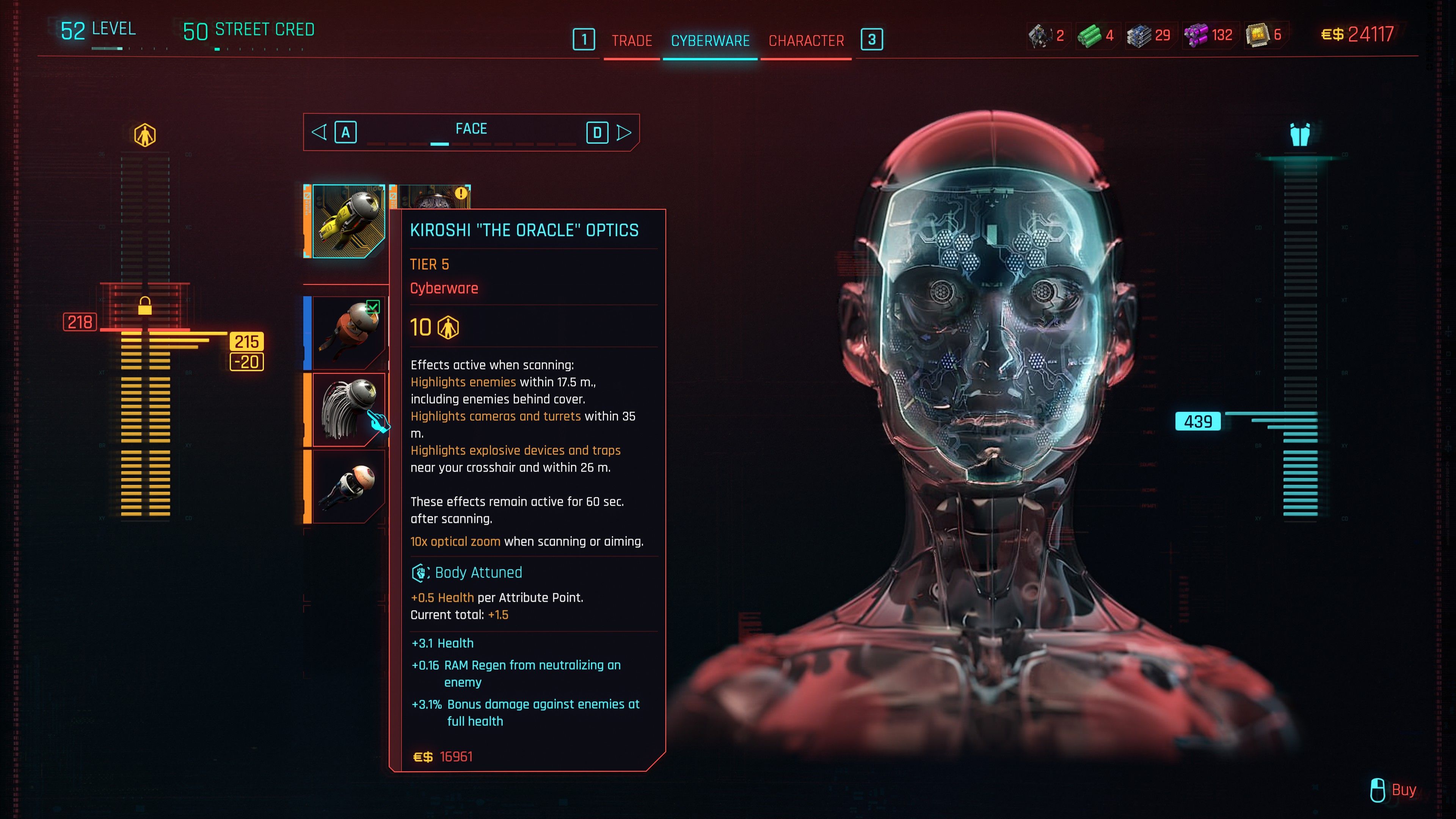1456x819 pixels.
Task: Click the cyberware capacity icon
Action: [145, 135]
